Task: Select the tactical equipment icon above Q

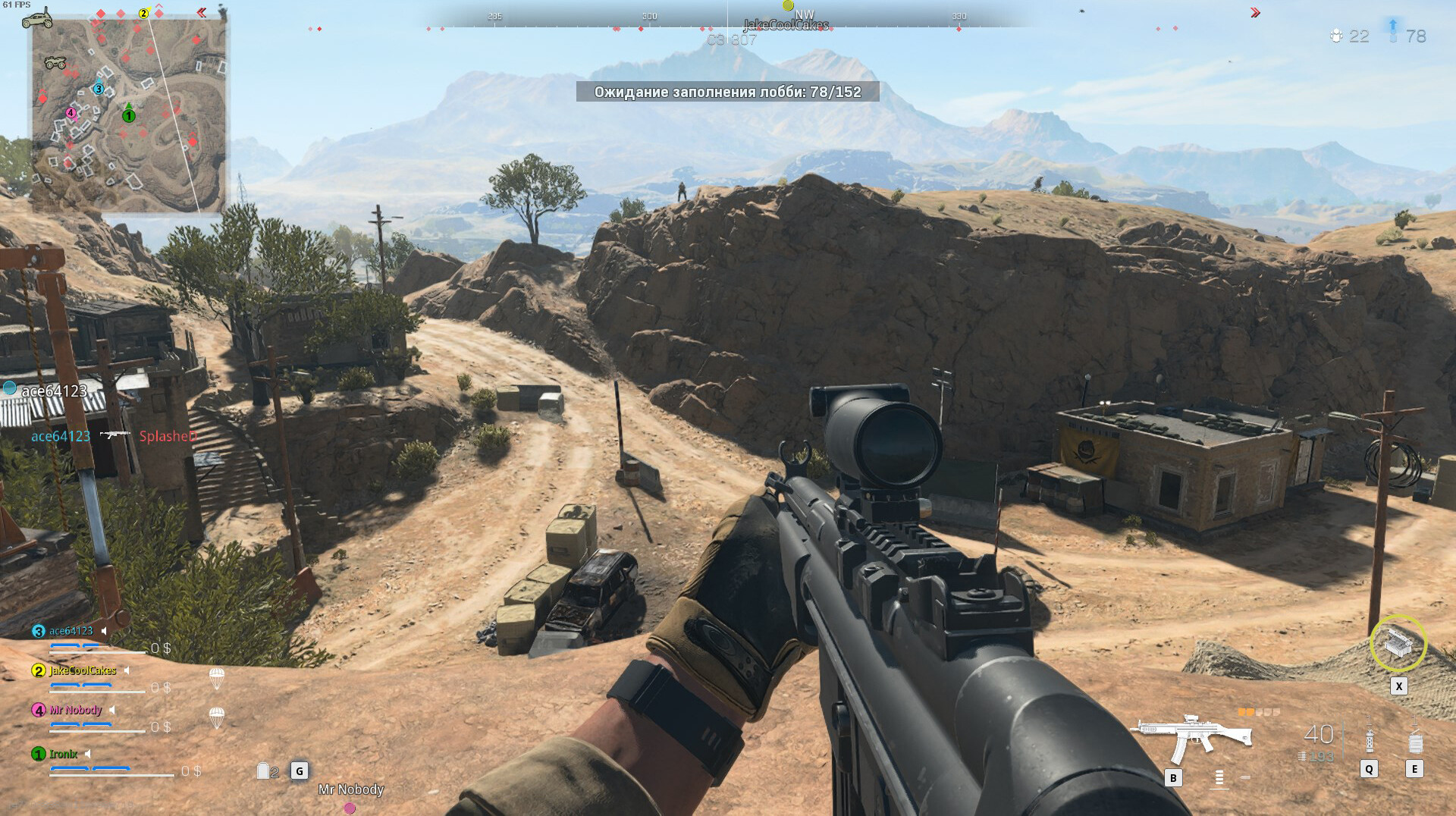Action: pyautogui.click(x=1369, y=736)
